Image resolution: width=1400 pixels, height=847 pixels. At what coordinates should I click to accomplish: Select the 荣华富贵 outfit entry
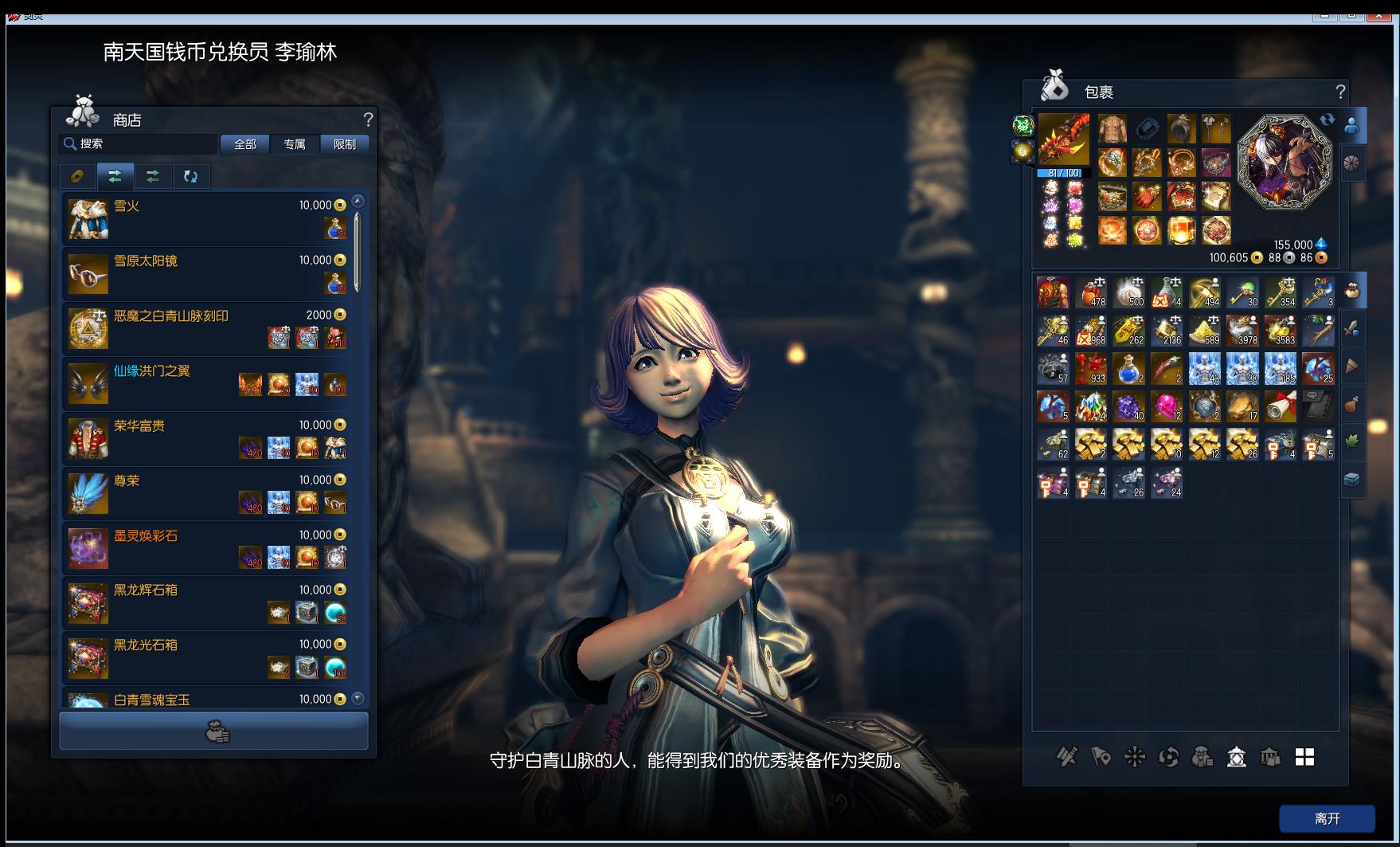coord(207,438)
